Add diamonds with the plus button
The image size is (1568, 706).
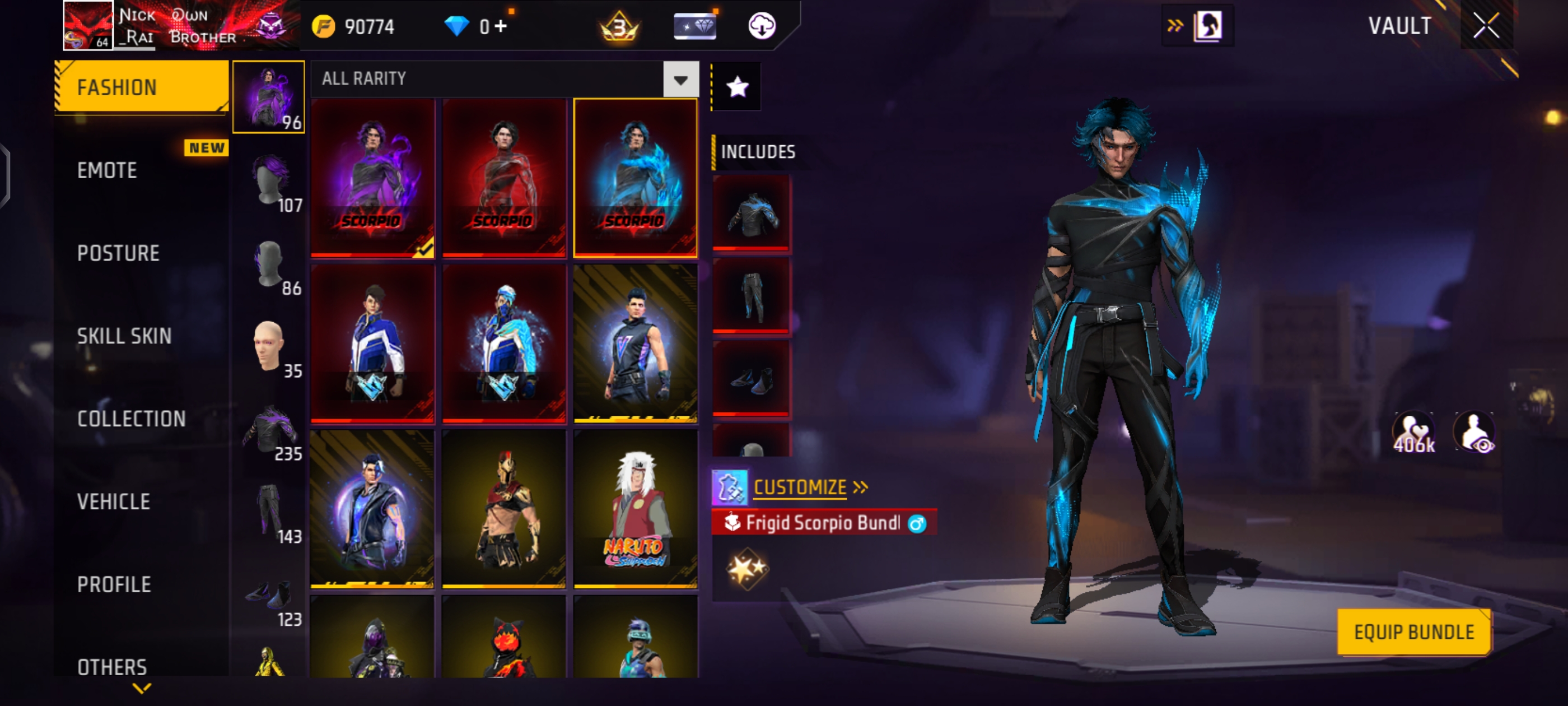(x=501, y=26)
